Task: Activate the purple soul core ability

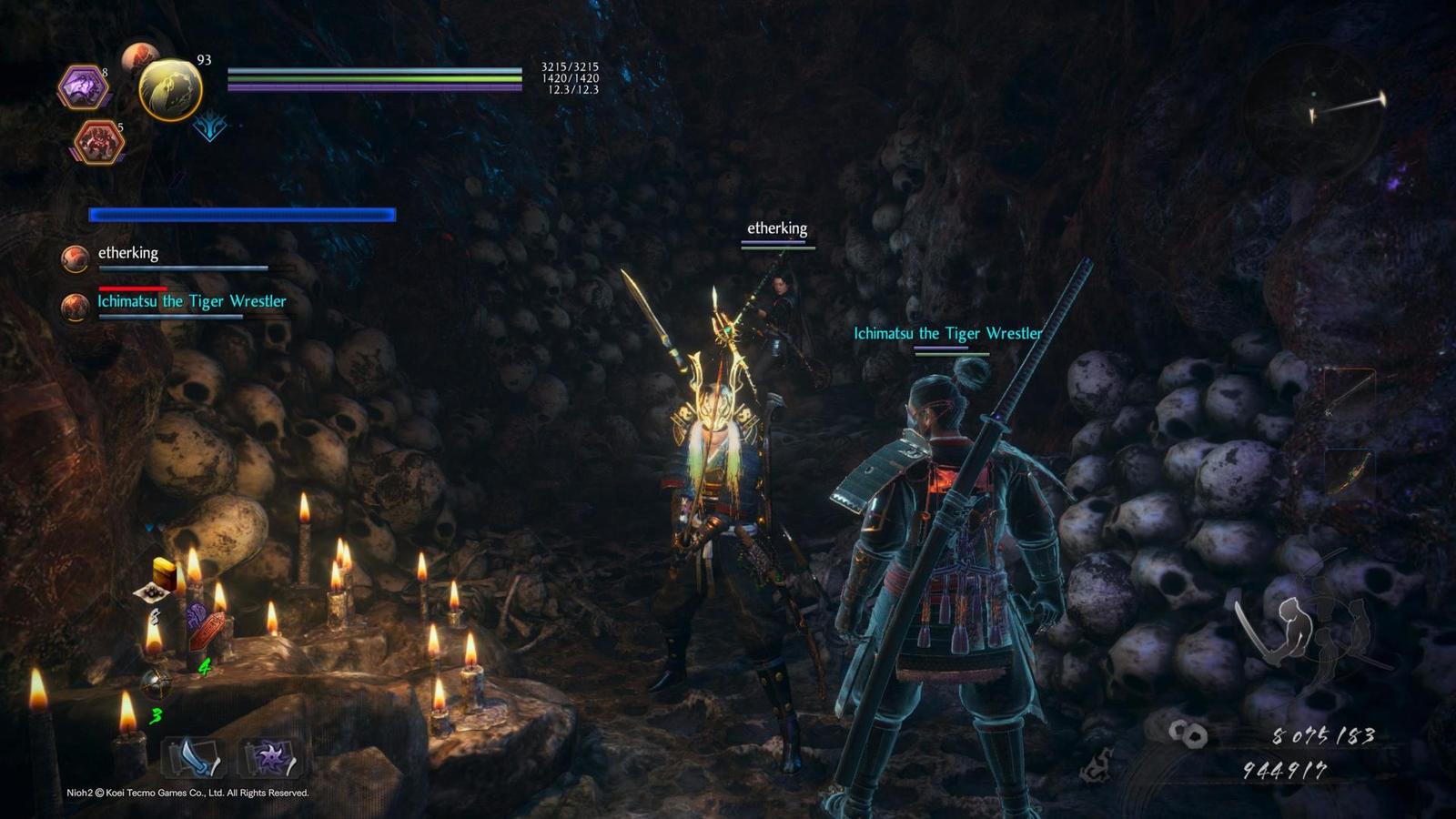Action: (x=84, y=88)
